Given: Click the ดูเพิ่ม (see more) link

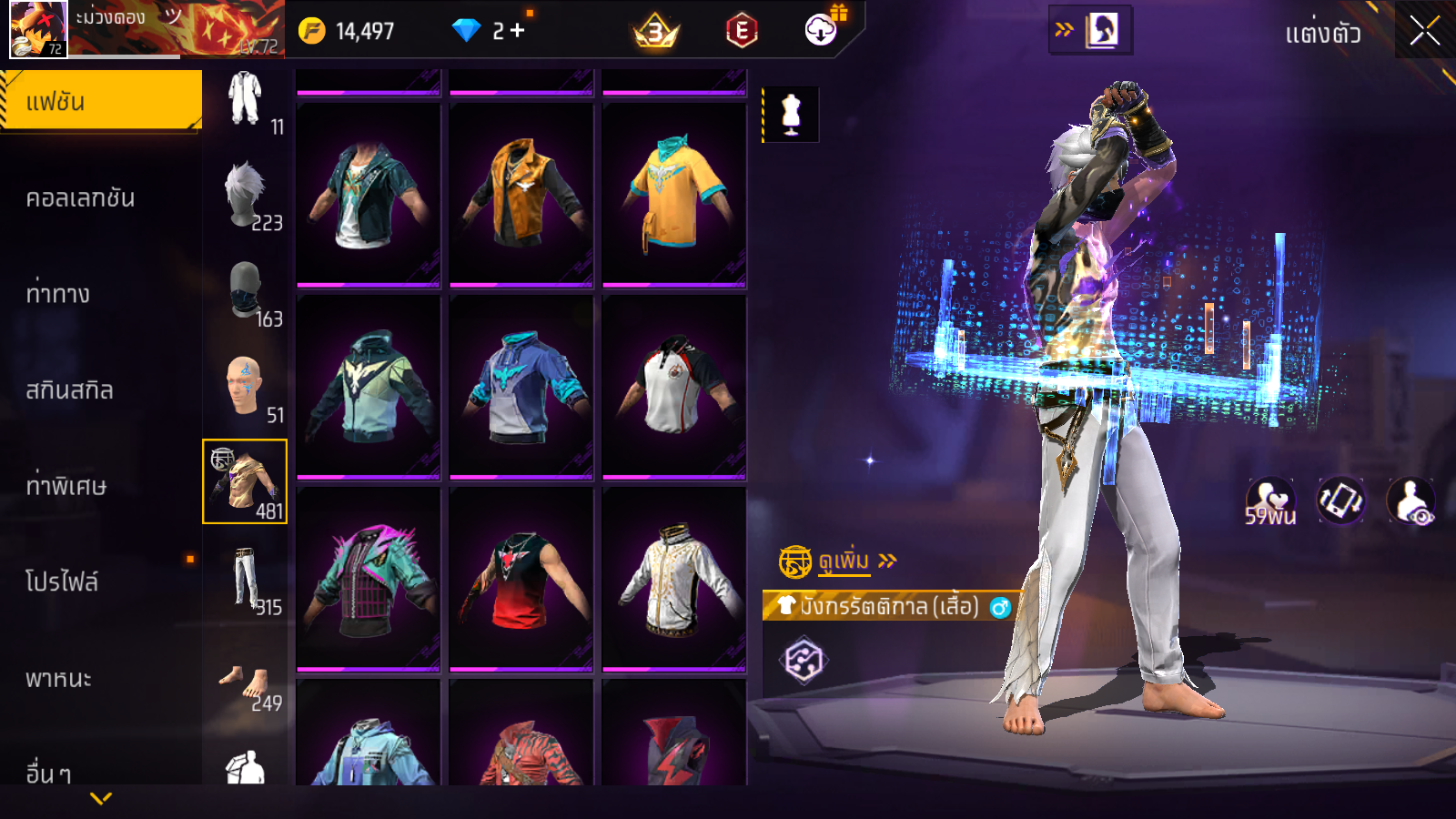Looking at the screenshot, I should point(844,561).
